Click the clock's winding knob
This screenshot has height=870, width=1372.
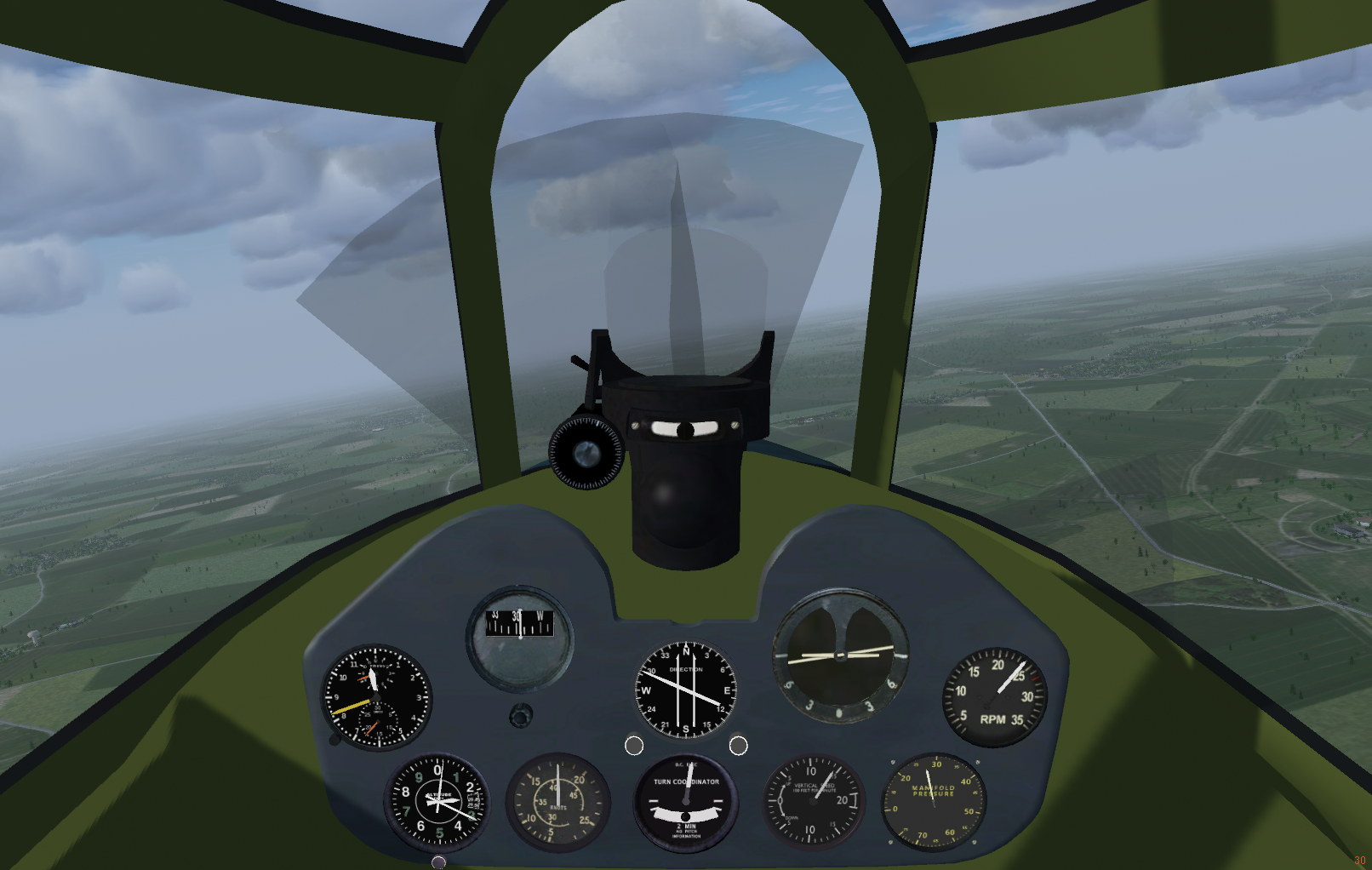336,739
